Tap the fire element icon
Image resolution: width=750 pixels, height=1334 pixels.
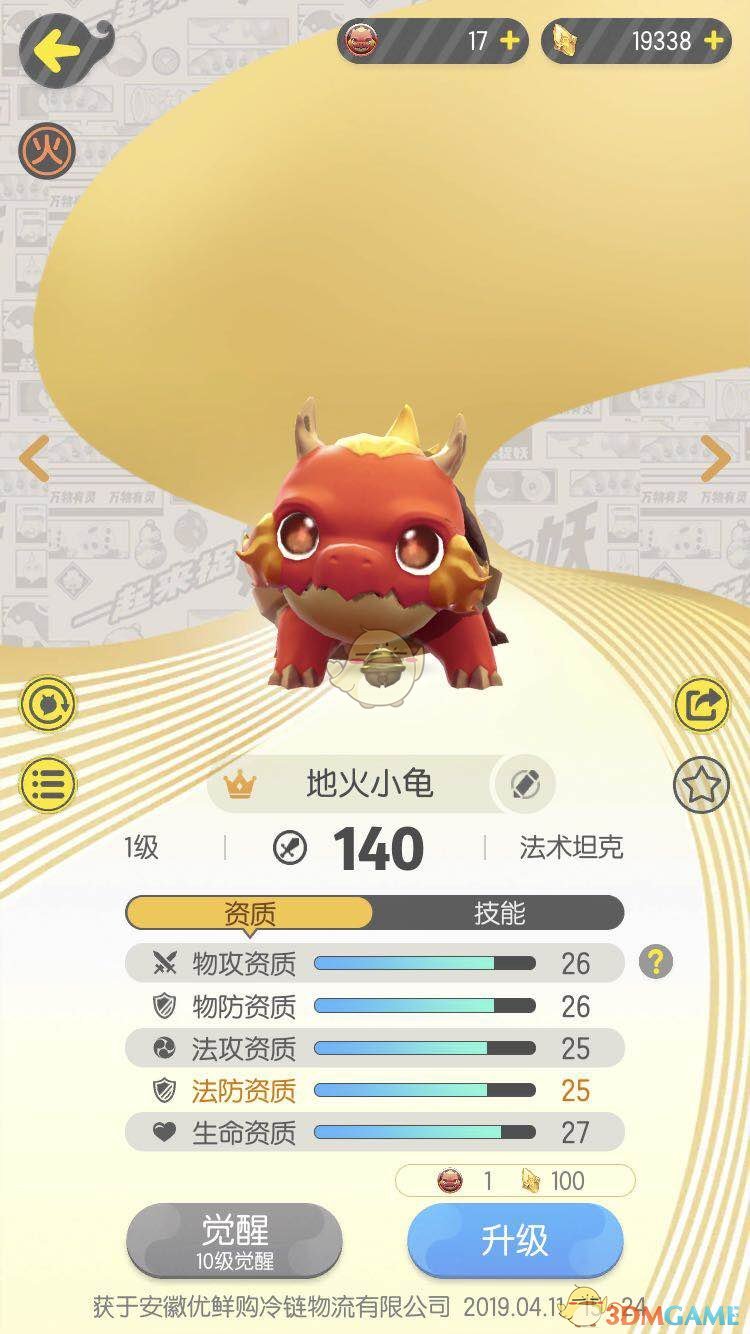(x=47, y=150)
